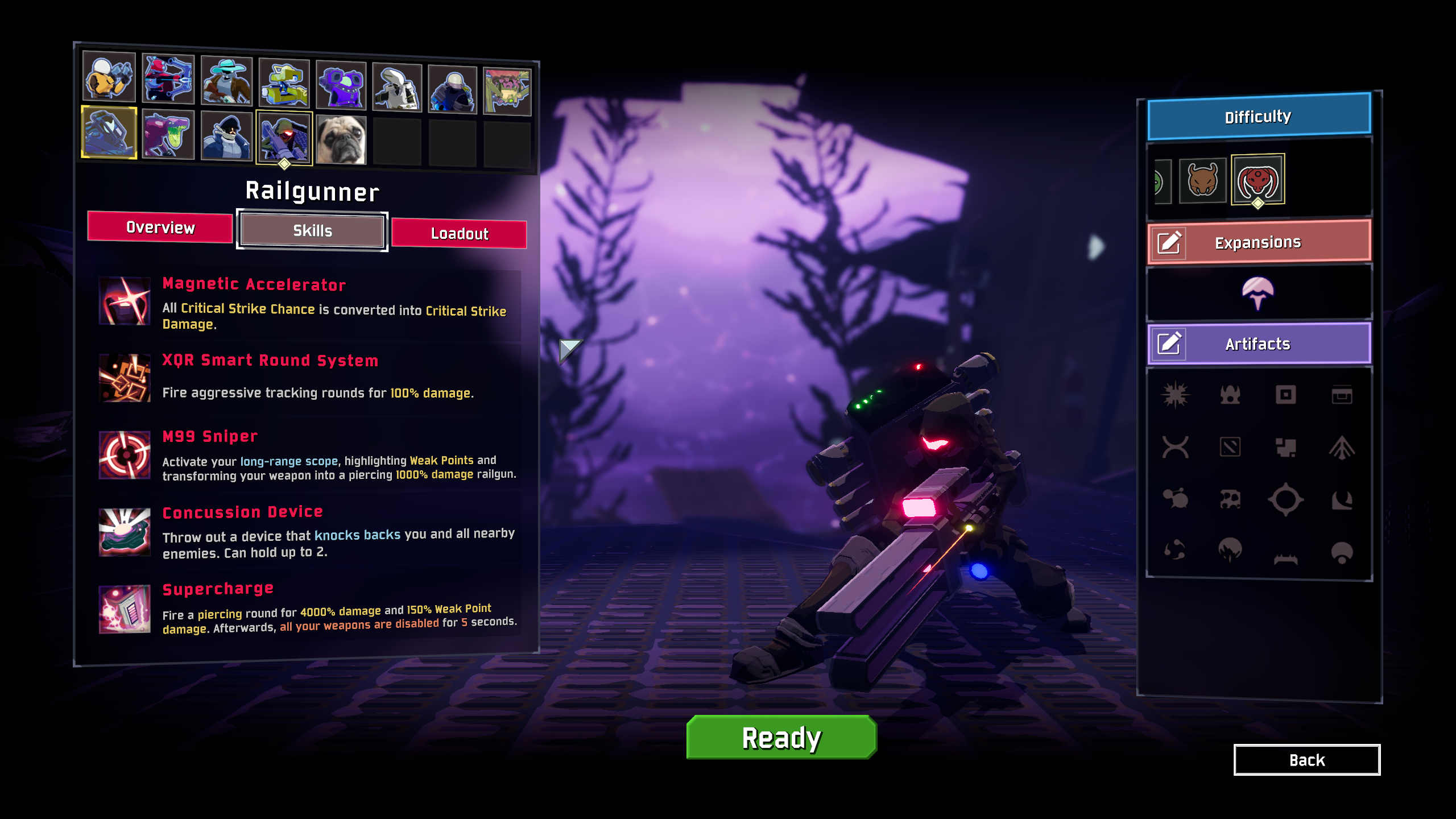
Task: Choose the Commando survivor portrait
Action: click(x=109, y=77)
